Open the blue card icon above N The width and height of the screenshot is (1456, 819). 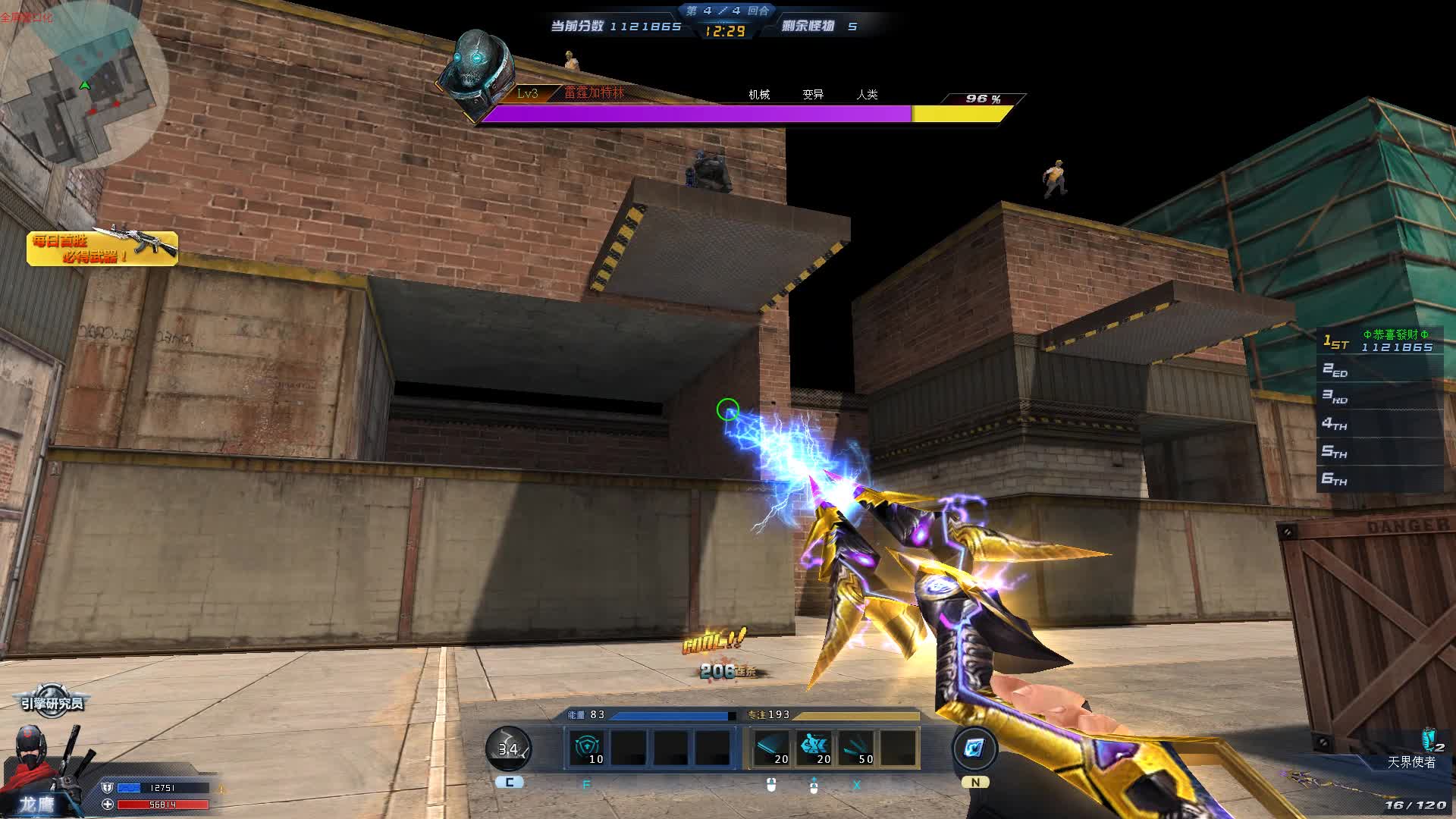pyautogui.click(x=974, y=748)
